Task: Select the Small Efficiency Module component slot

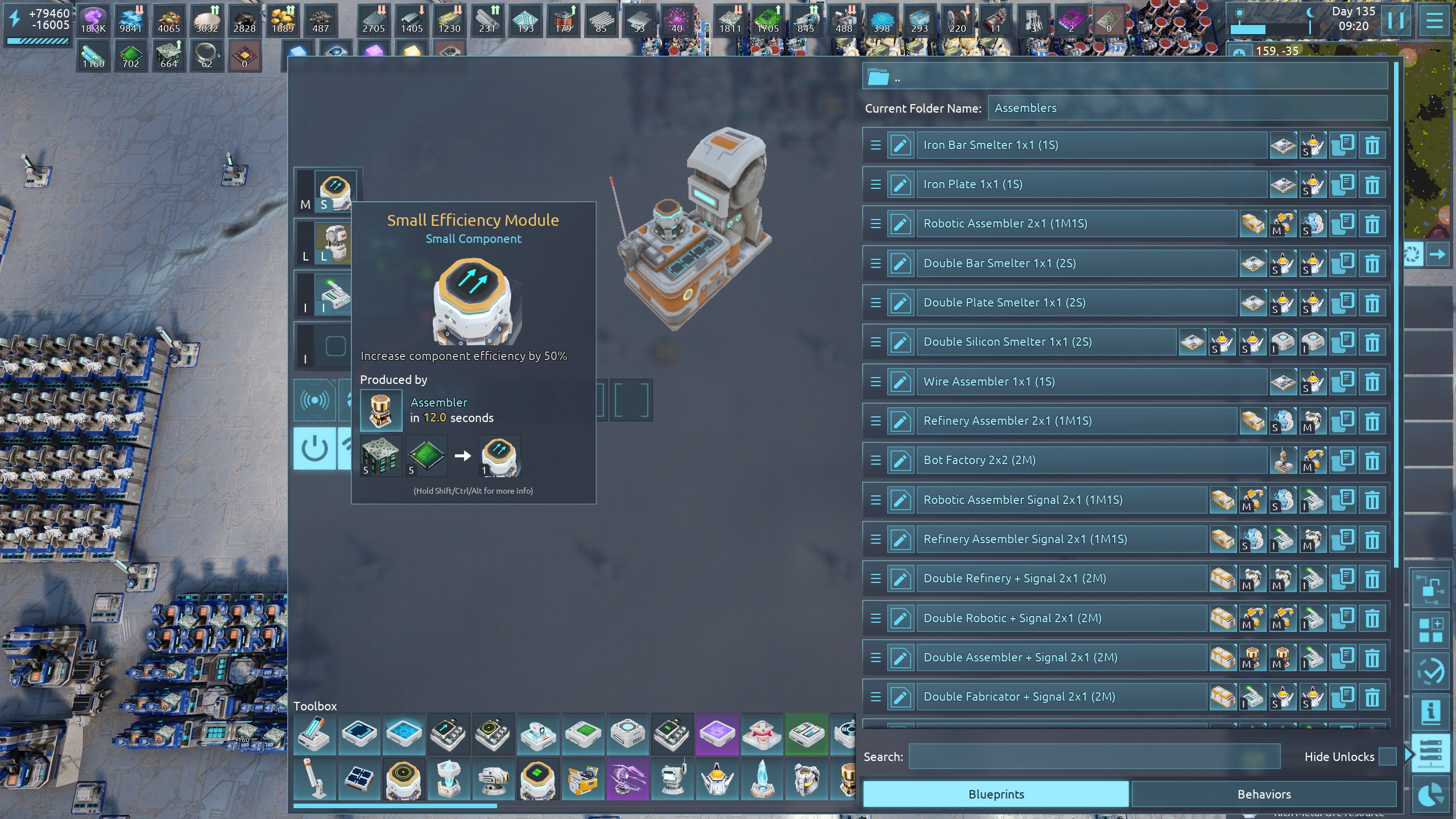Action: (335, 191)
